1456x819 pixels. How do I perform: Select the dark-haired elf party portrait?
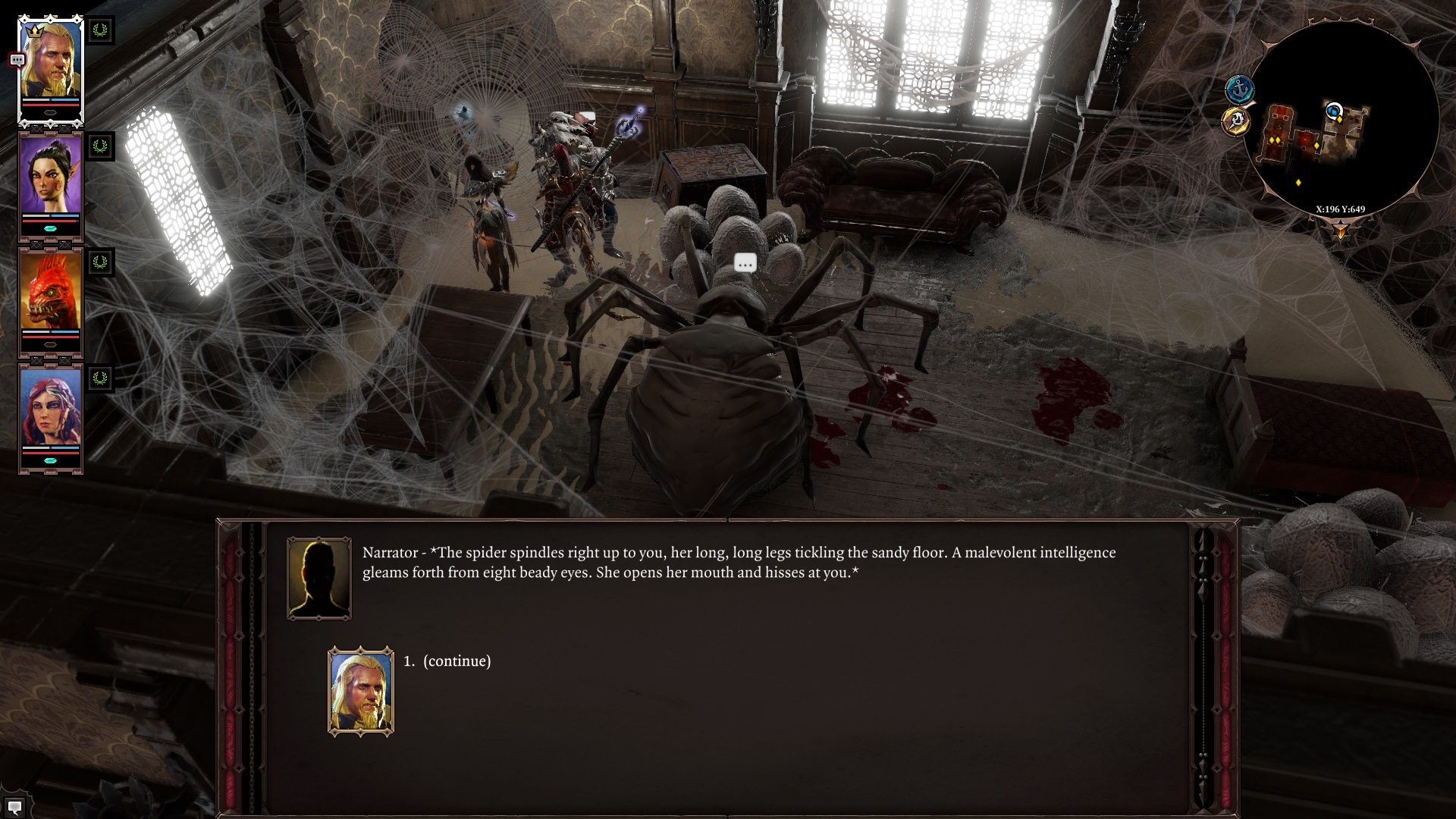click(x=51, y=176)
